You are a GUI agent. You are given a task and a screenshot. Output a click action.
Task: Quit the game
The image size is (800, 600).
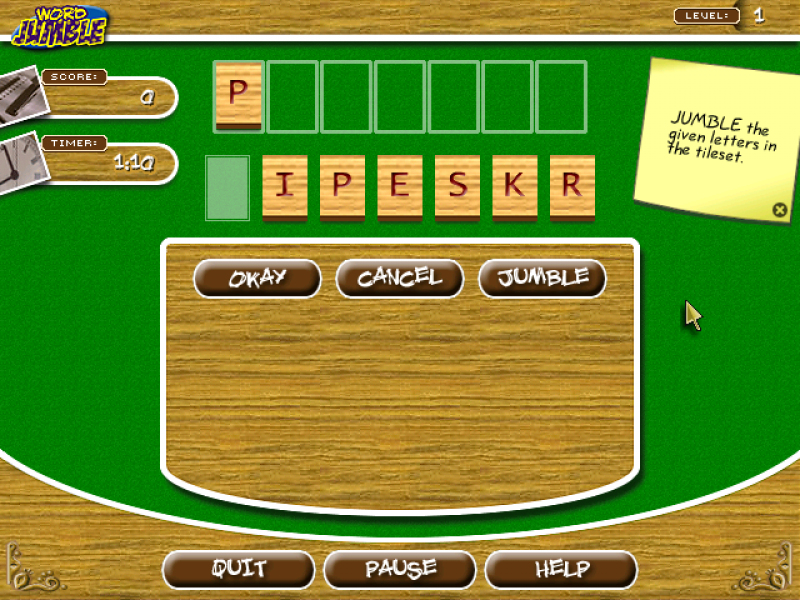(238, 570)
